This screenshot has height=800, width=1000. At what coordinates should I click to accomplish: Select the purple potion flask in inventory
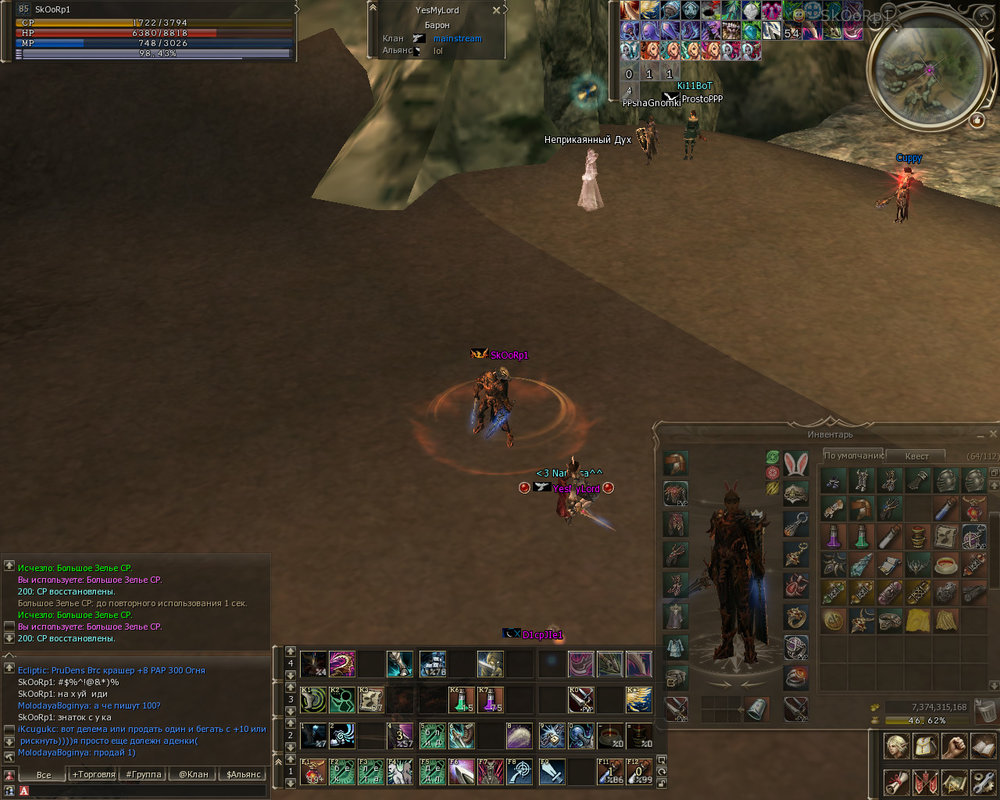point(833,537)
